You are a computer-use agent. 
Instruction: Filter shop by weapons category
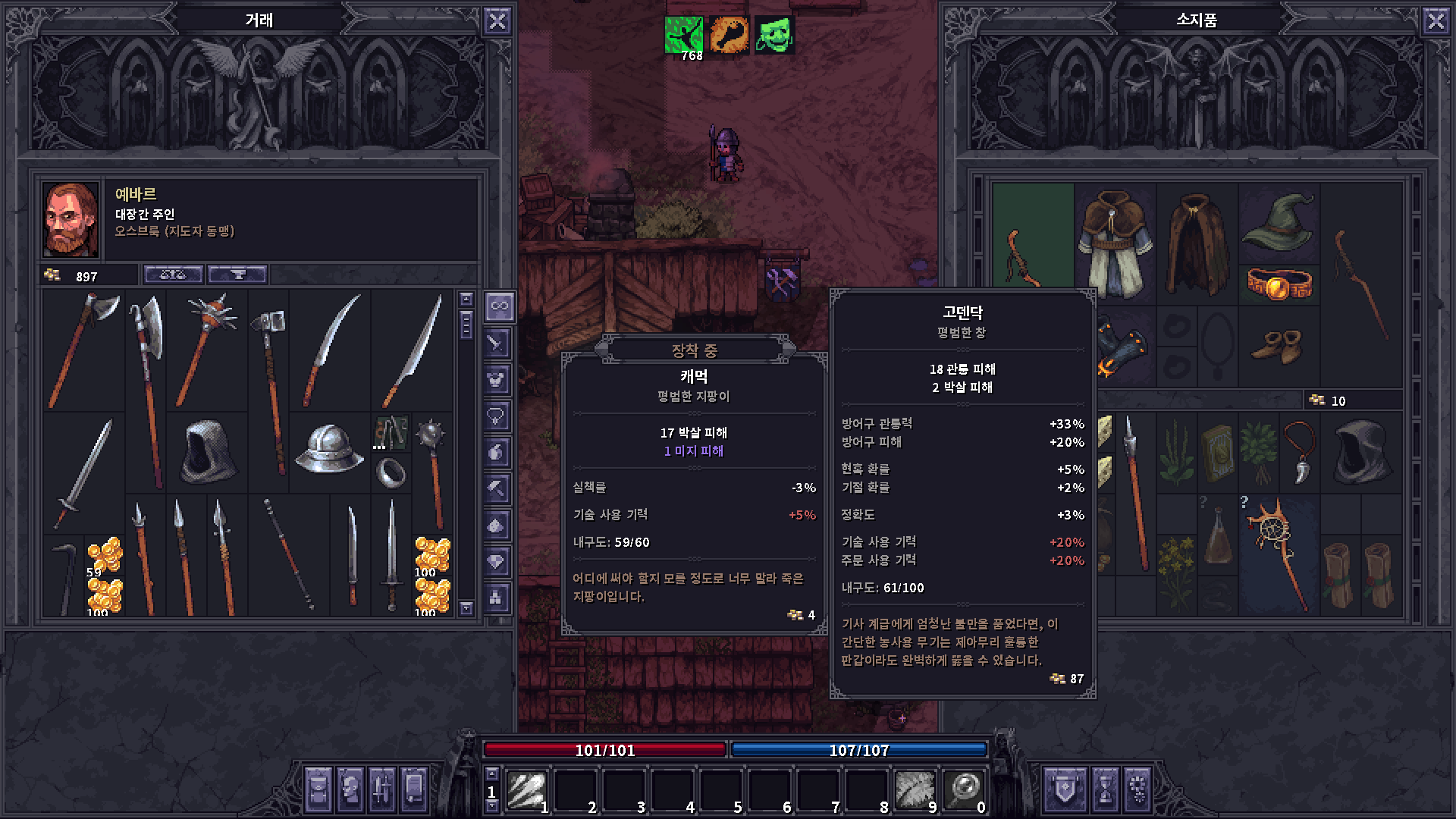point(497,344)
